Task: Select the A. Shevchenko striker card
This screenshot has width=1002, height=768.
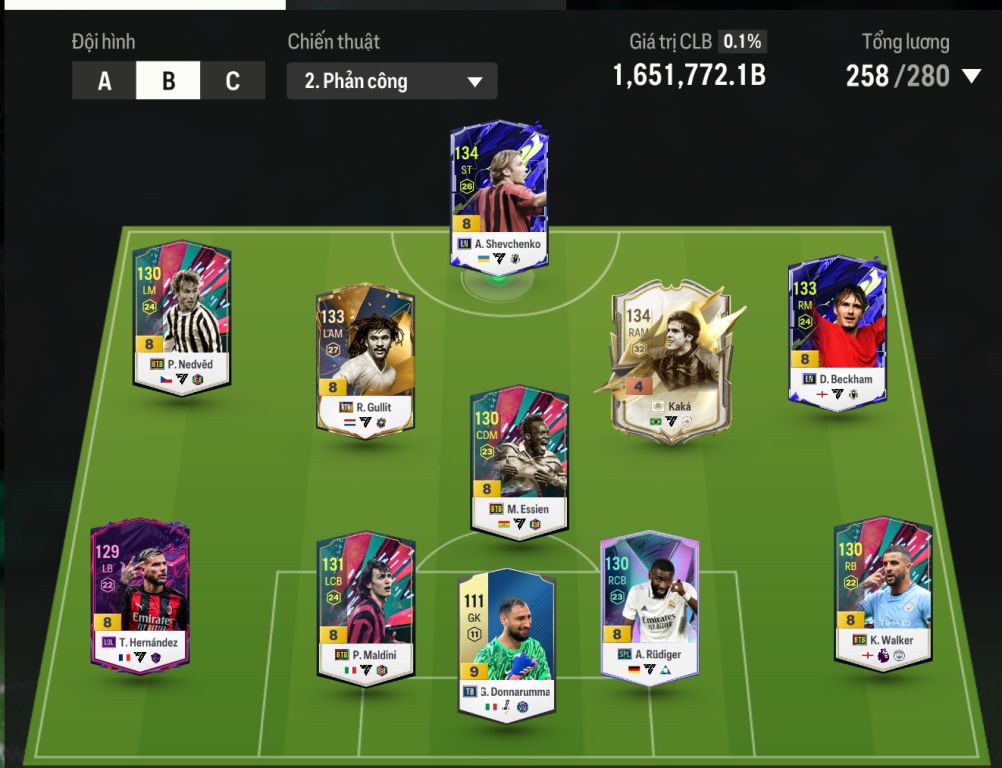Action: point(498,196)
